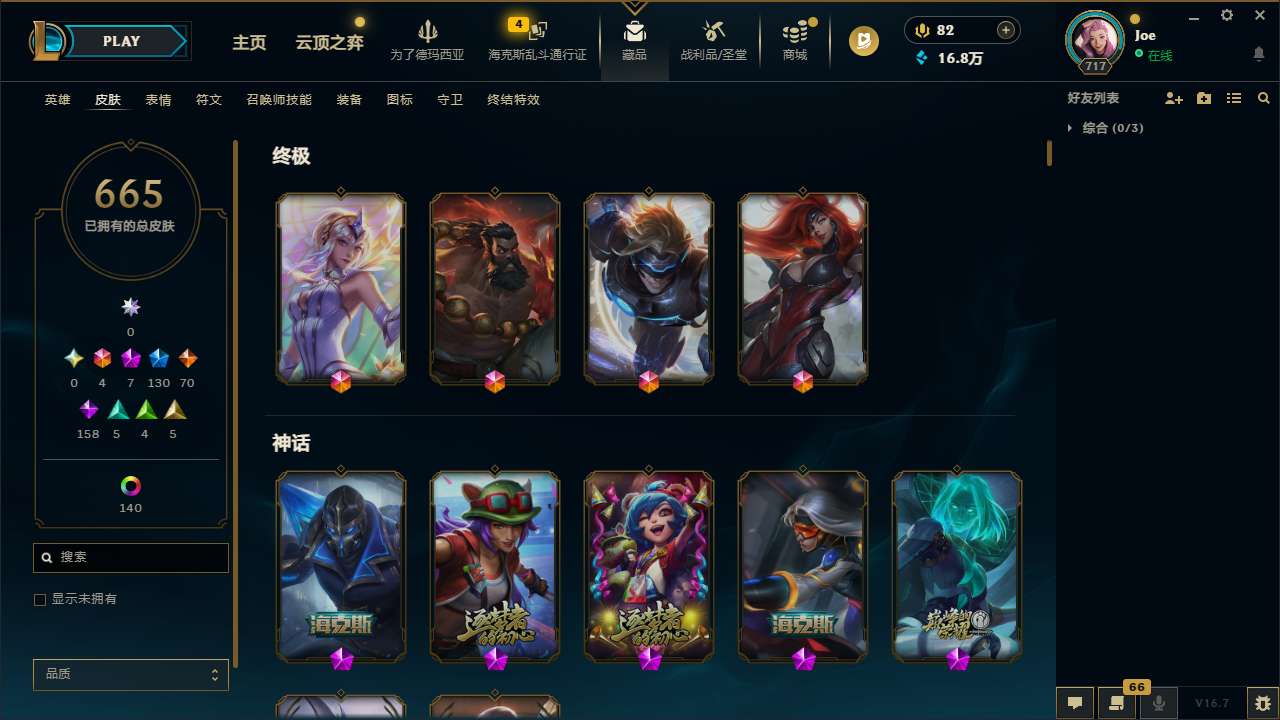
Task: Click the 140 chroma color wheel
Action: [130, 488]
